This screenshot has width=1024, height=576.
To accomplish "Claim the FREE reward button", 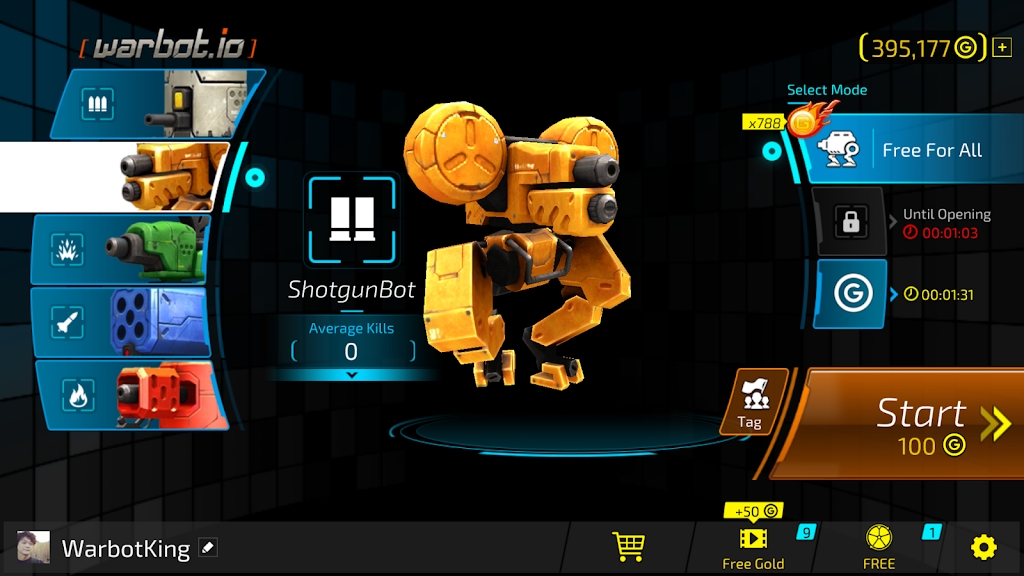I will 879,546.
